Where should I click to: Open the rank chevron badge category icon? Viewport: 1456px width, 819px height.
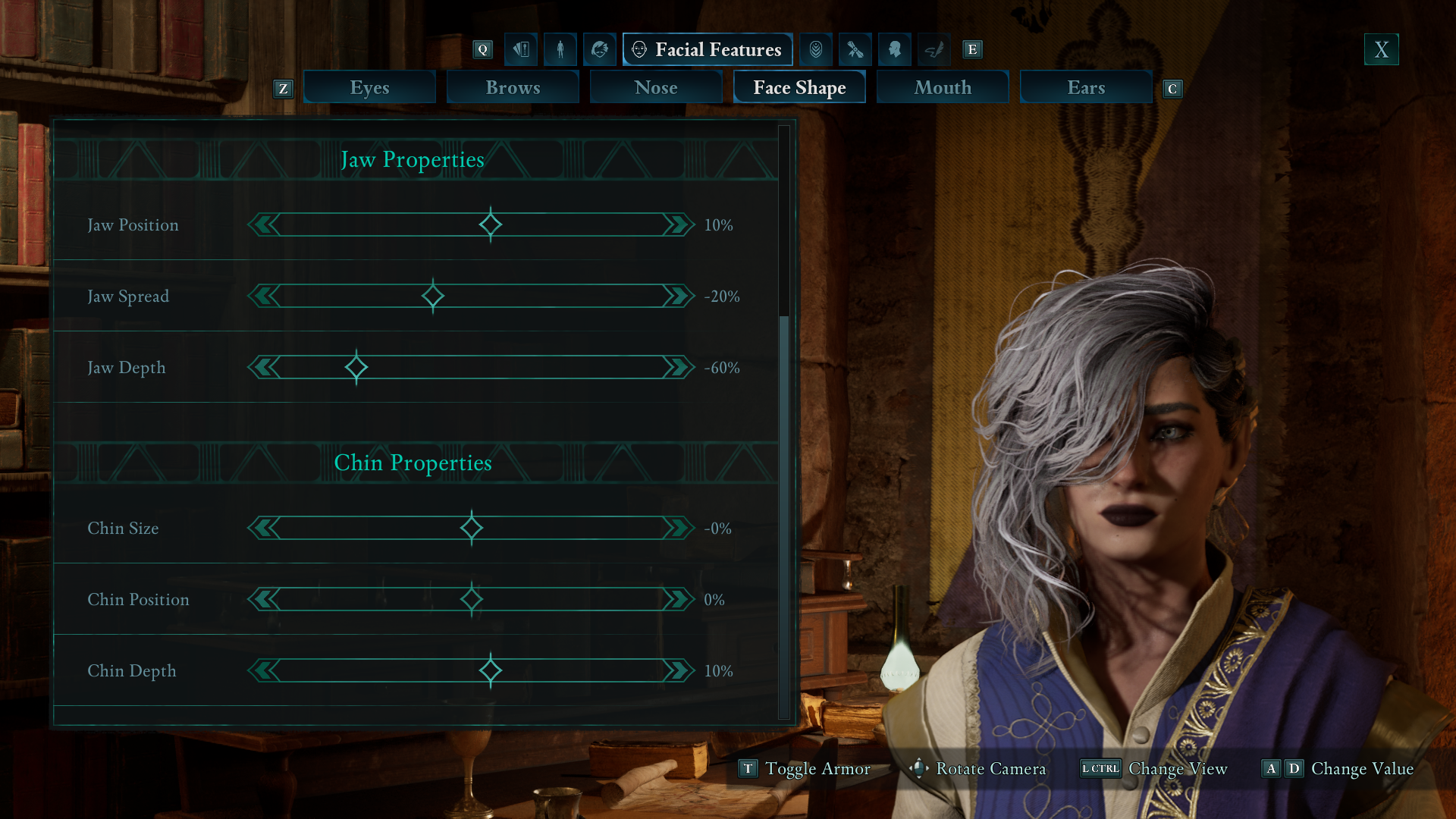(816, 49)
